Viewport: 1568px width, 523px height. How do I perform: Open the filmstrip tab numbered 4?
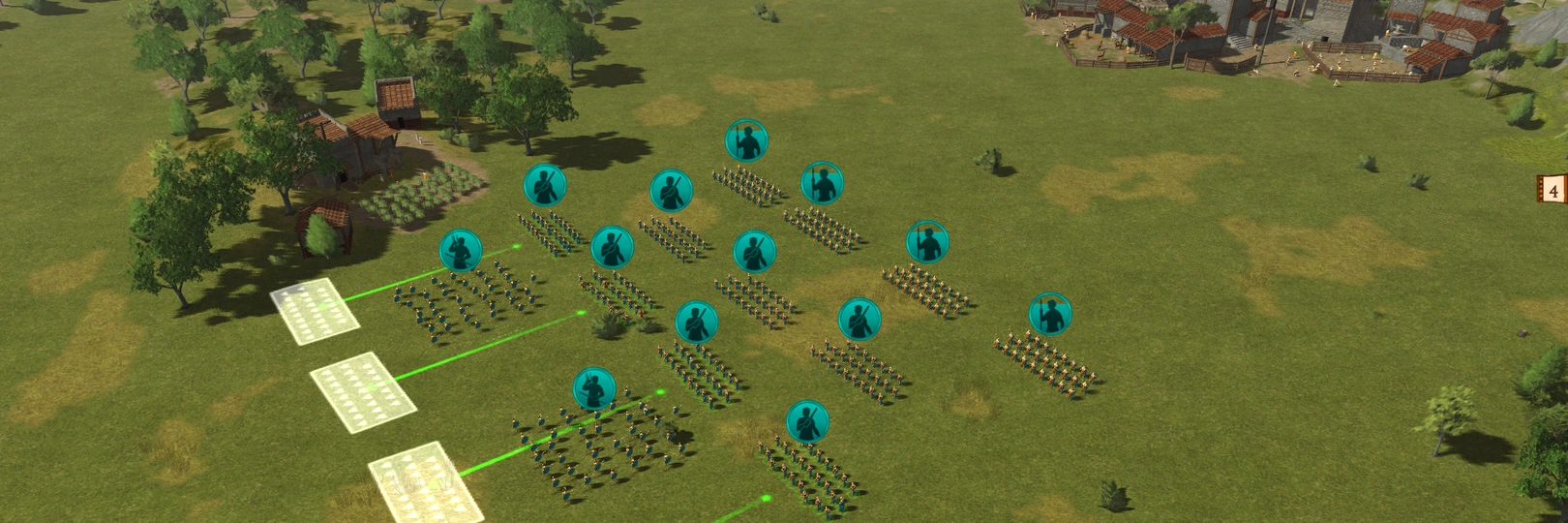[x=1553, y=190]
